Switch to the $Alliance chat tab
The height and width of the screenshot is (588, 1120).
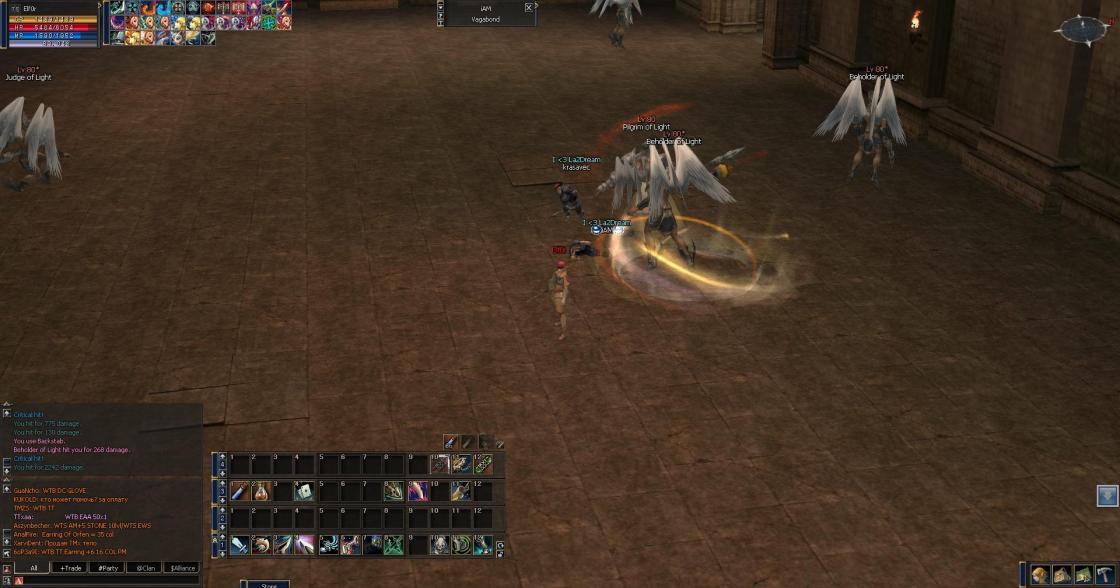(181, 567)
